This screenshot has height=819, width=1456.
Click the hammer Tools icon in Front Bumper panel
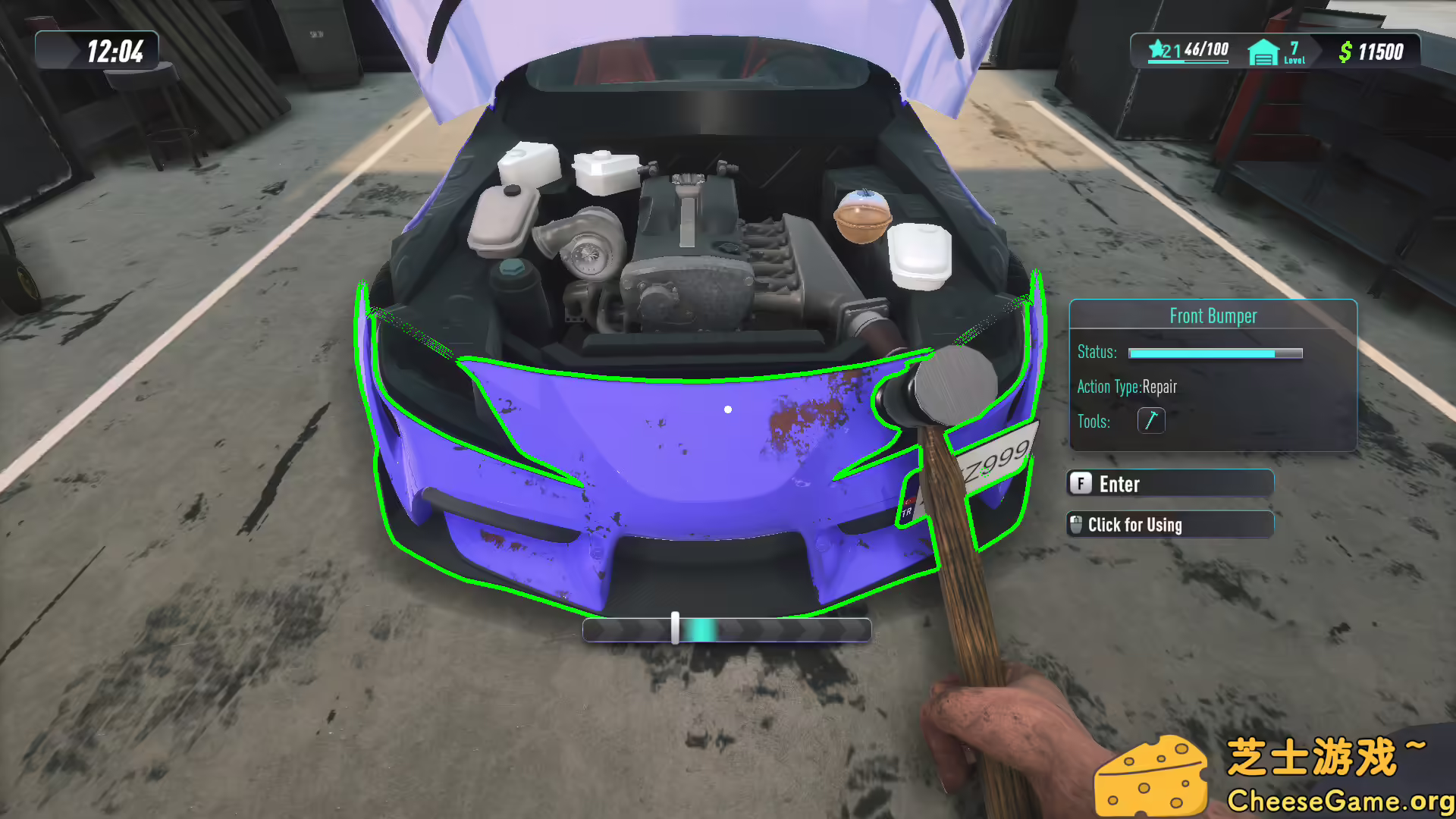point(1151,420)
